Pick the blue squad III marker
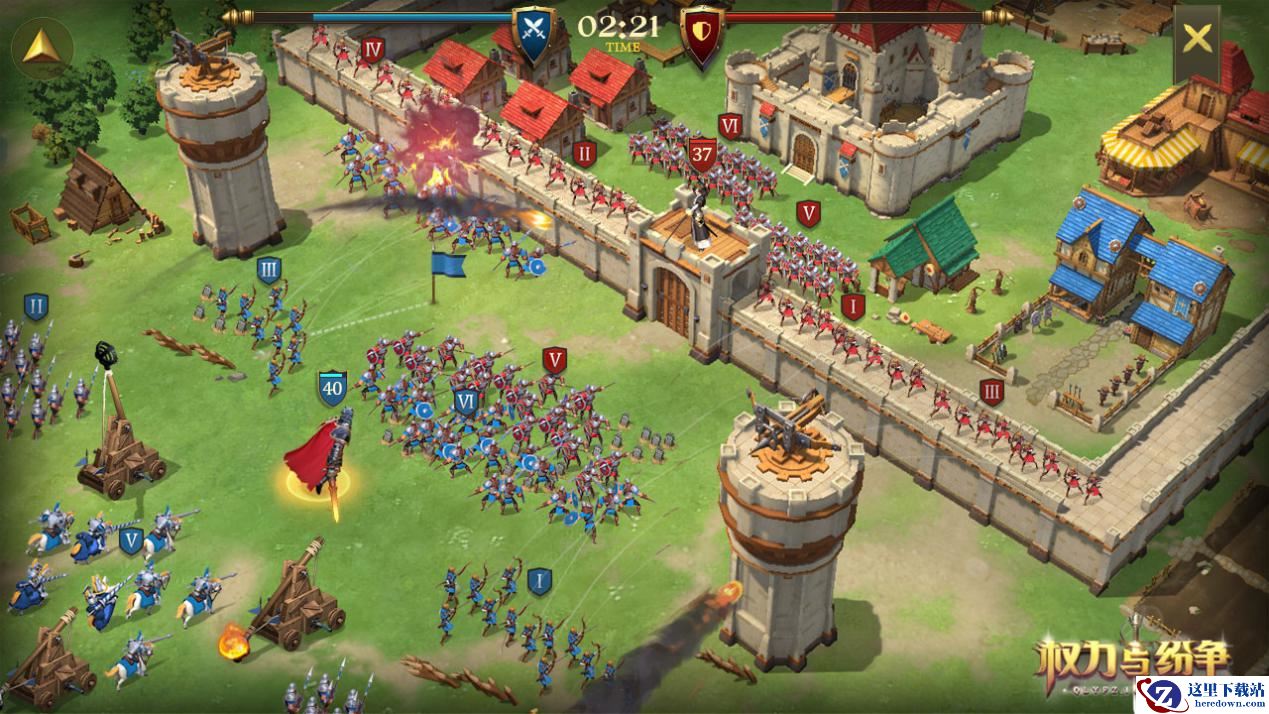This screenshot has width=1269, height=714. tap(268, 269)
